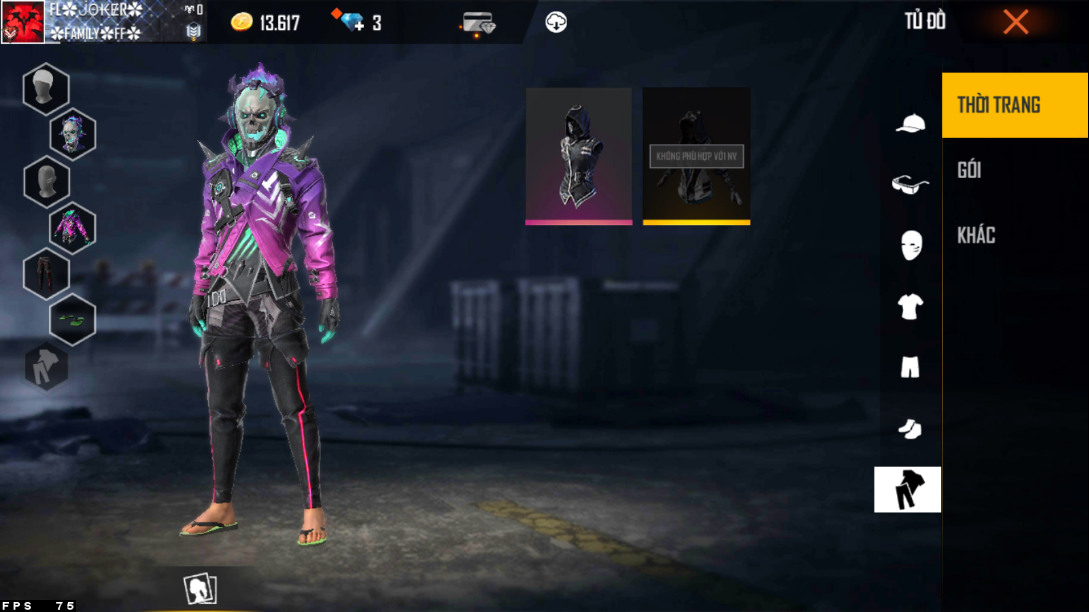Viewport: 1089px width, 612px height.
Task: Add diamonds using the diamond plus icon
Action: (x=352, y=22)
